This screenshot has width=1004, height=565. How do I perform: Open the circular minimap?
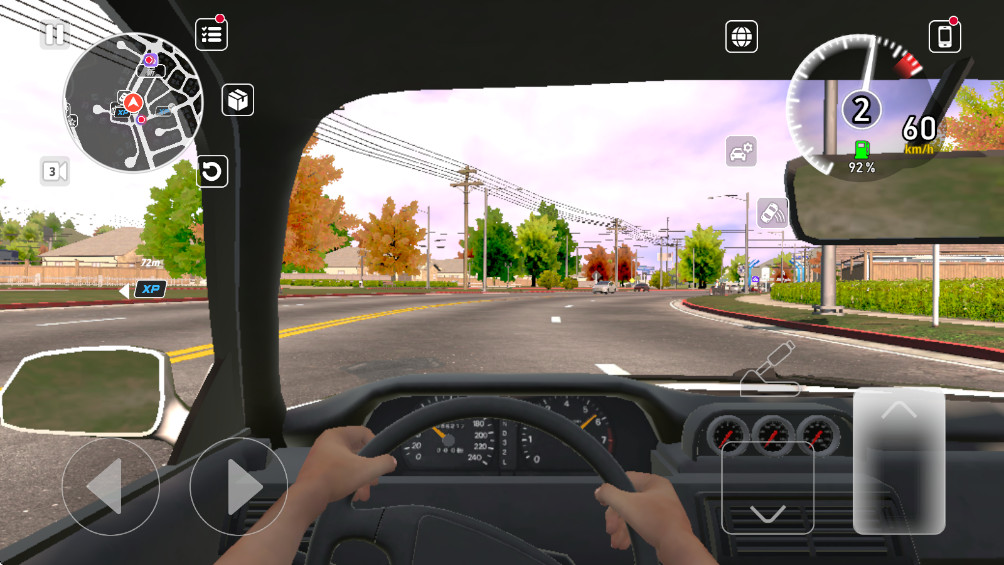click(133, 104)
